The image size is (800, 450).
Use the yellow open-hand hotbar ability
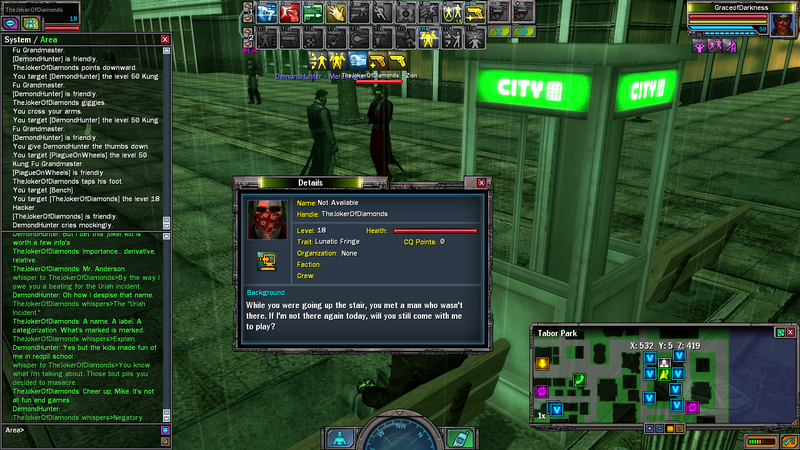[335, 13]
